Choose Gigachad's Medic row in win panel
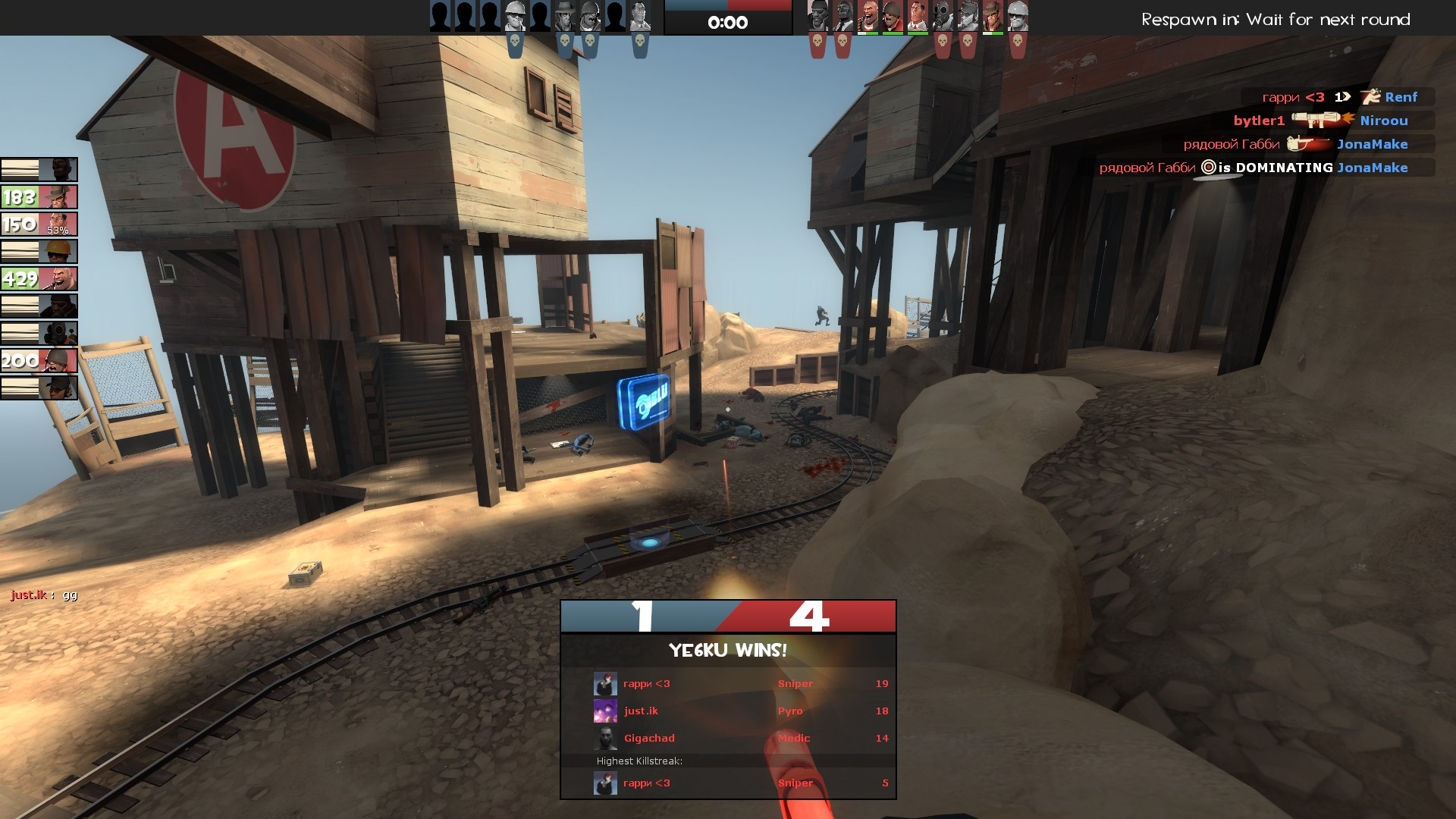1456x819 pixels. tap(728, 739)
